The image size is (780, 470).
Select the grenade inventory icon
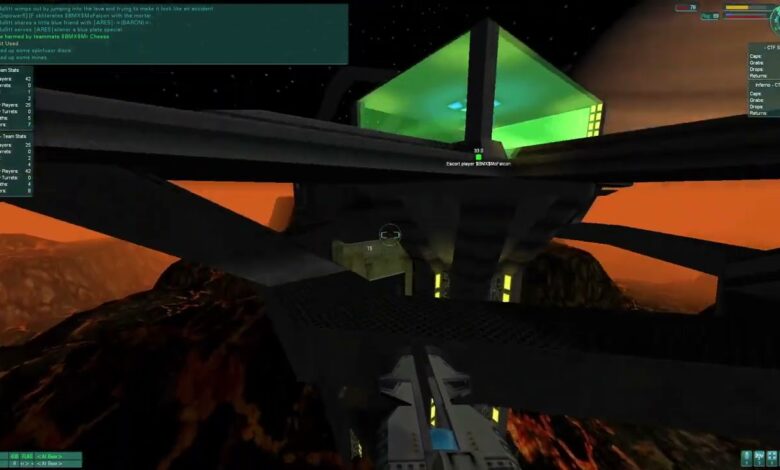click(x=749, y=459)
